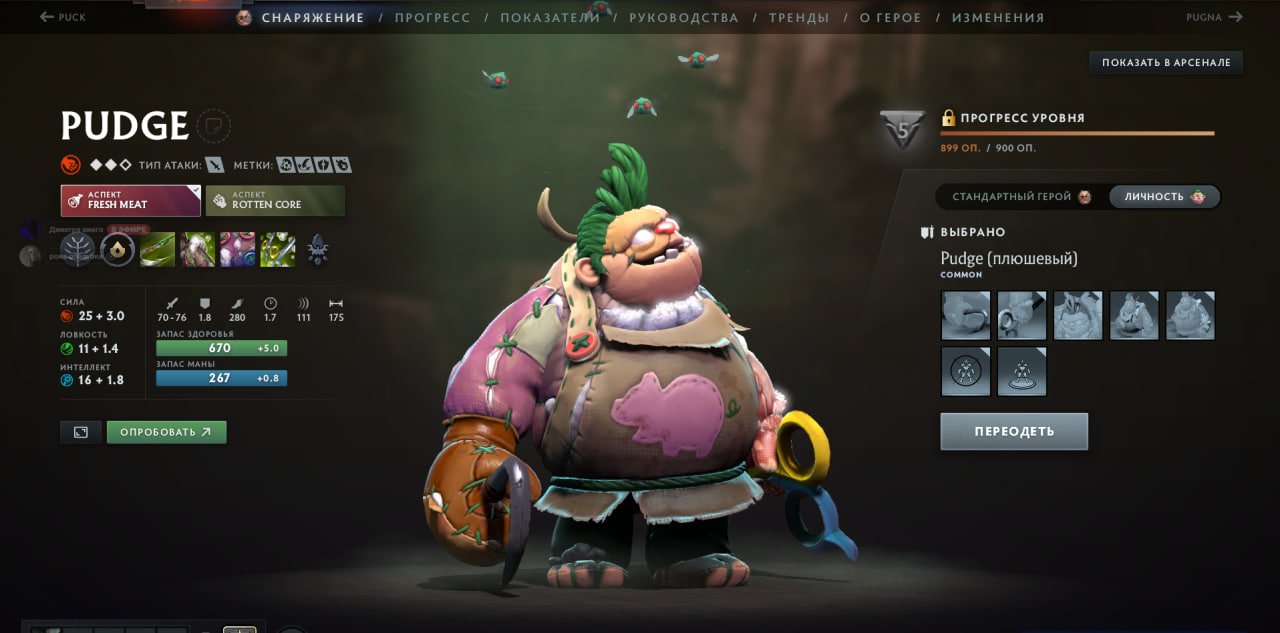
Task: Click Показать в арсенале button
Action: (1165, 63)
